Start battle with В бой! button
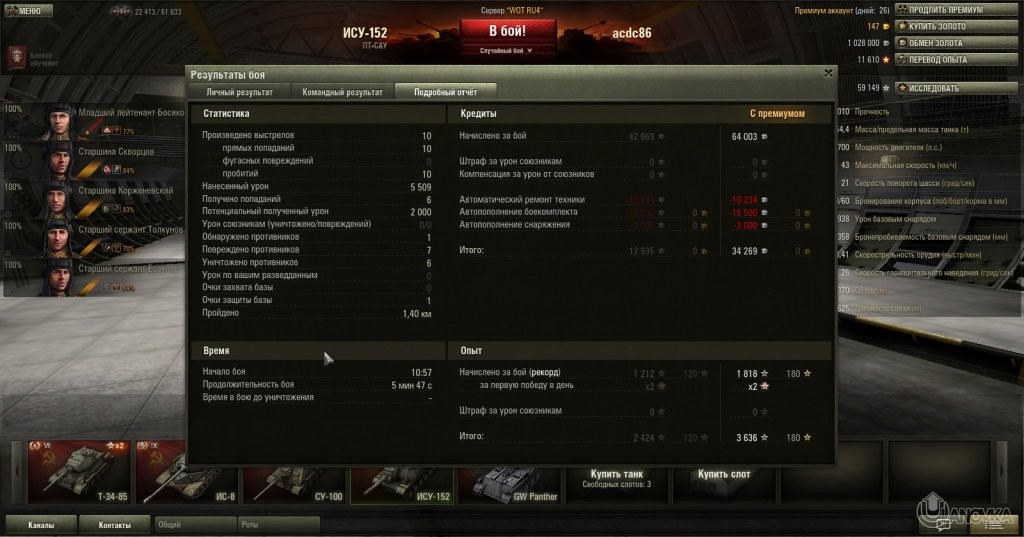The height and width of the screenshot is (537, 1024). (x=507, y=30)
